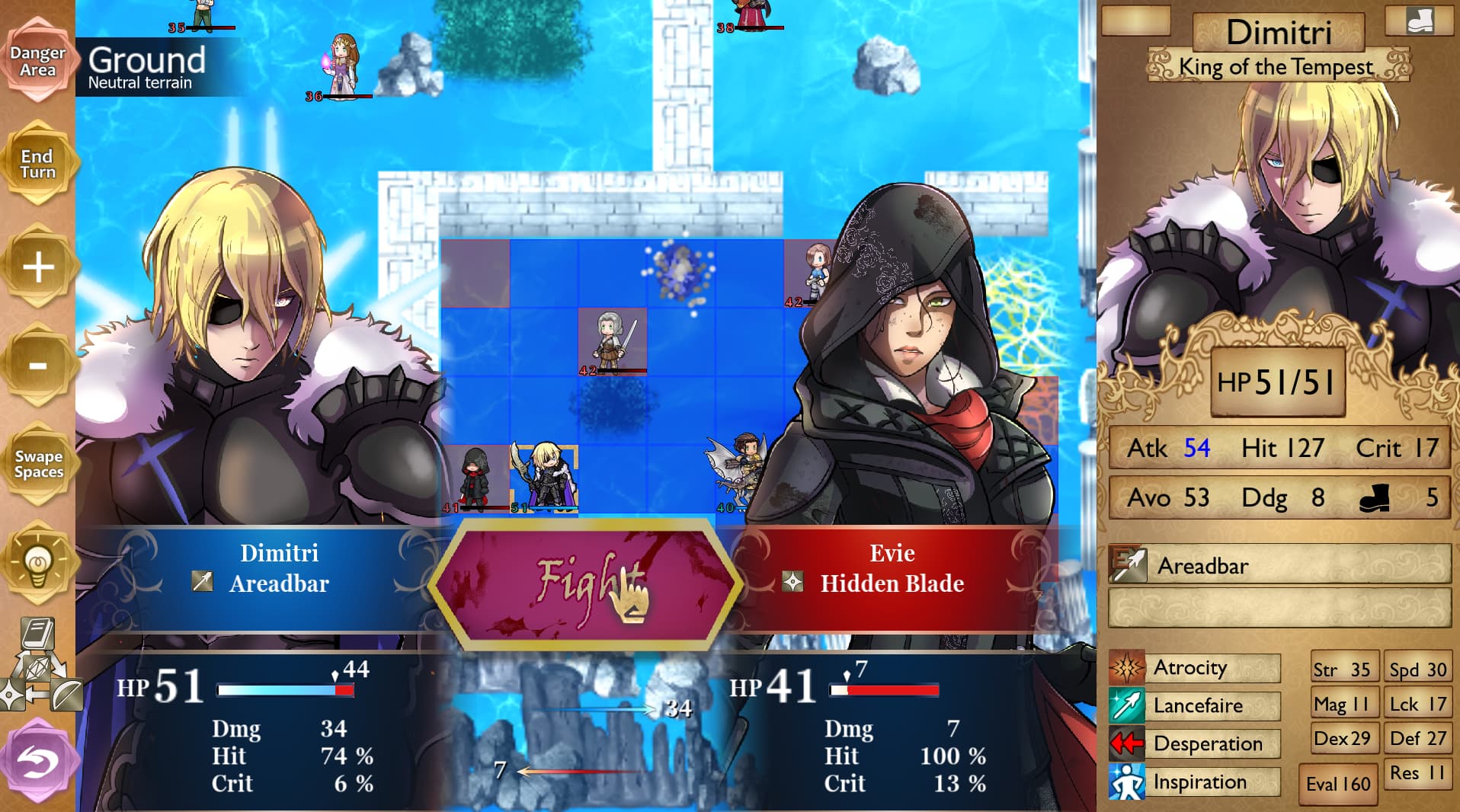Inspect the Lancefaire skill
Image resolution: width=1460 pixels, height=812 pixels.
click(x=1194, y=706)
